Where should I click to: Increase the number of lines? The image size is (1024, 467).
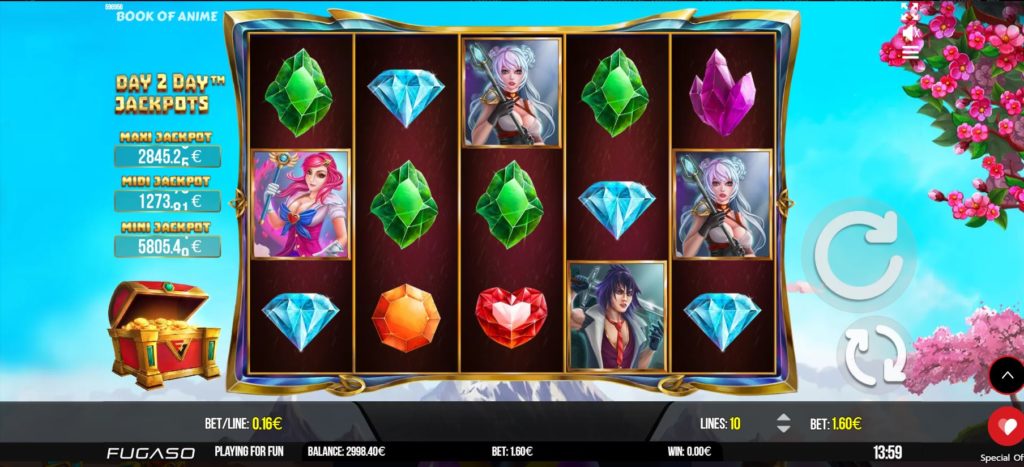coord(783,417)
